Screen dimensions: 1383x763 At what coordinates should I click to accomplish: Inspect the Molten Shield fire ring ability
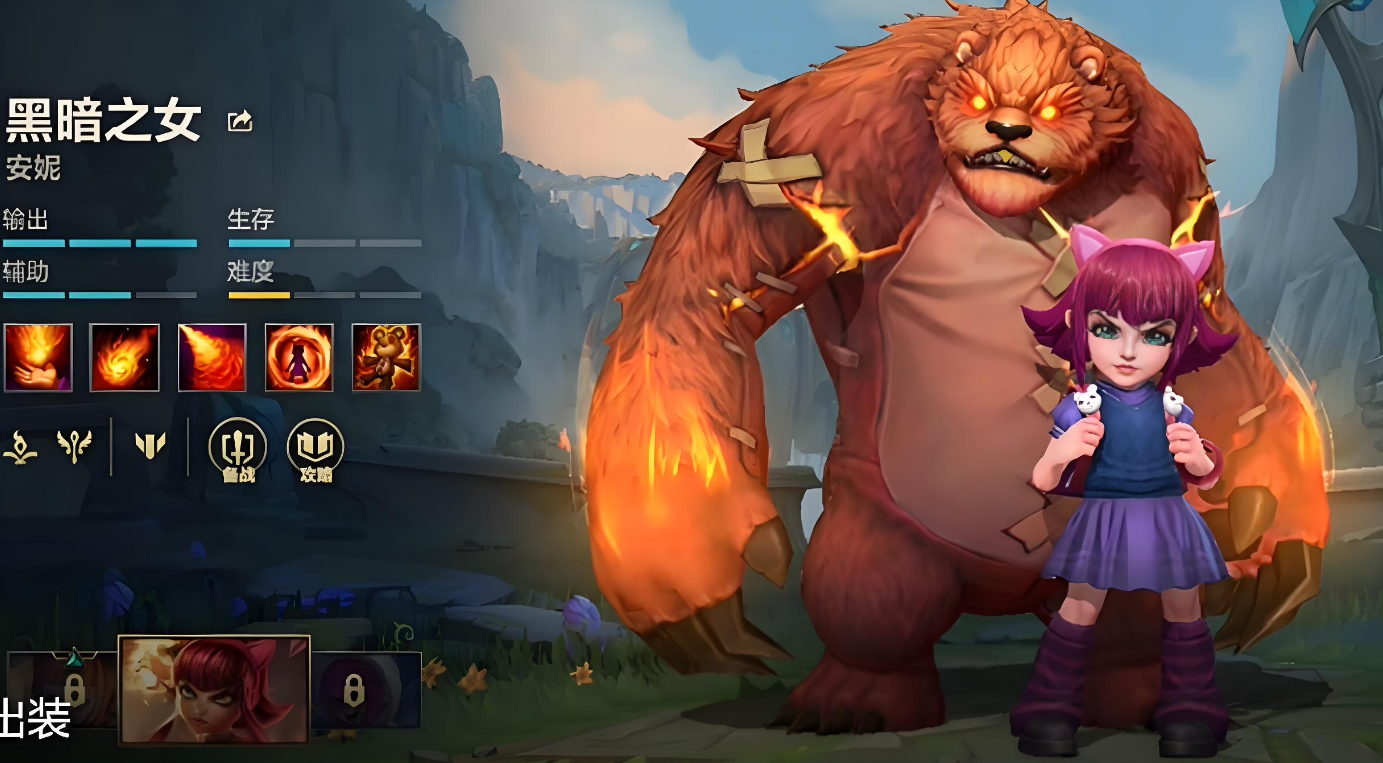point(299,357)
